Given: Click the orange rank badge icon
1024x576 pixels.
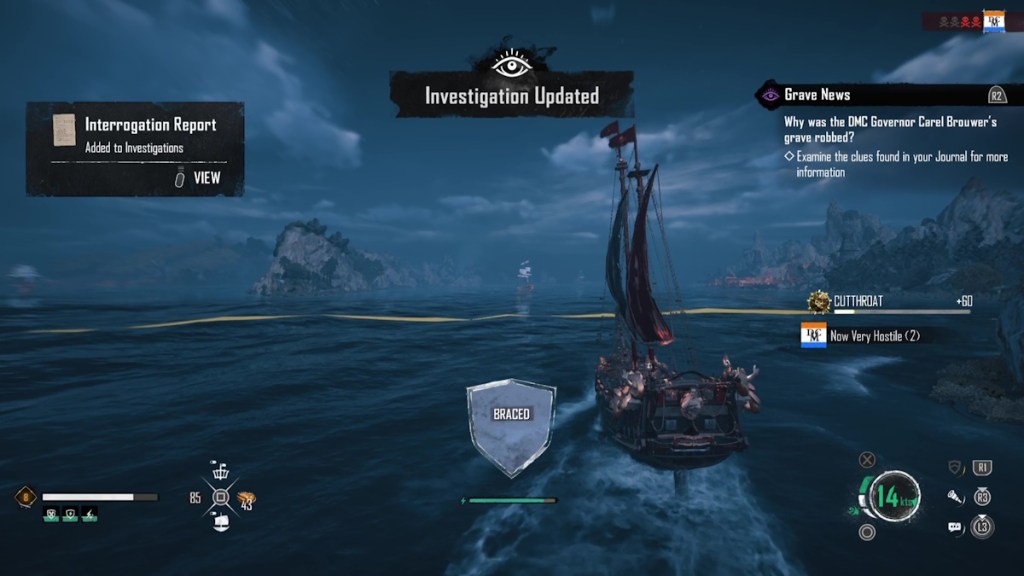Looking at the screenshot, I should click(x=26, y=497).
